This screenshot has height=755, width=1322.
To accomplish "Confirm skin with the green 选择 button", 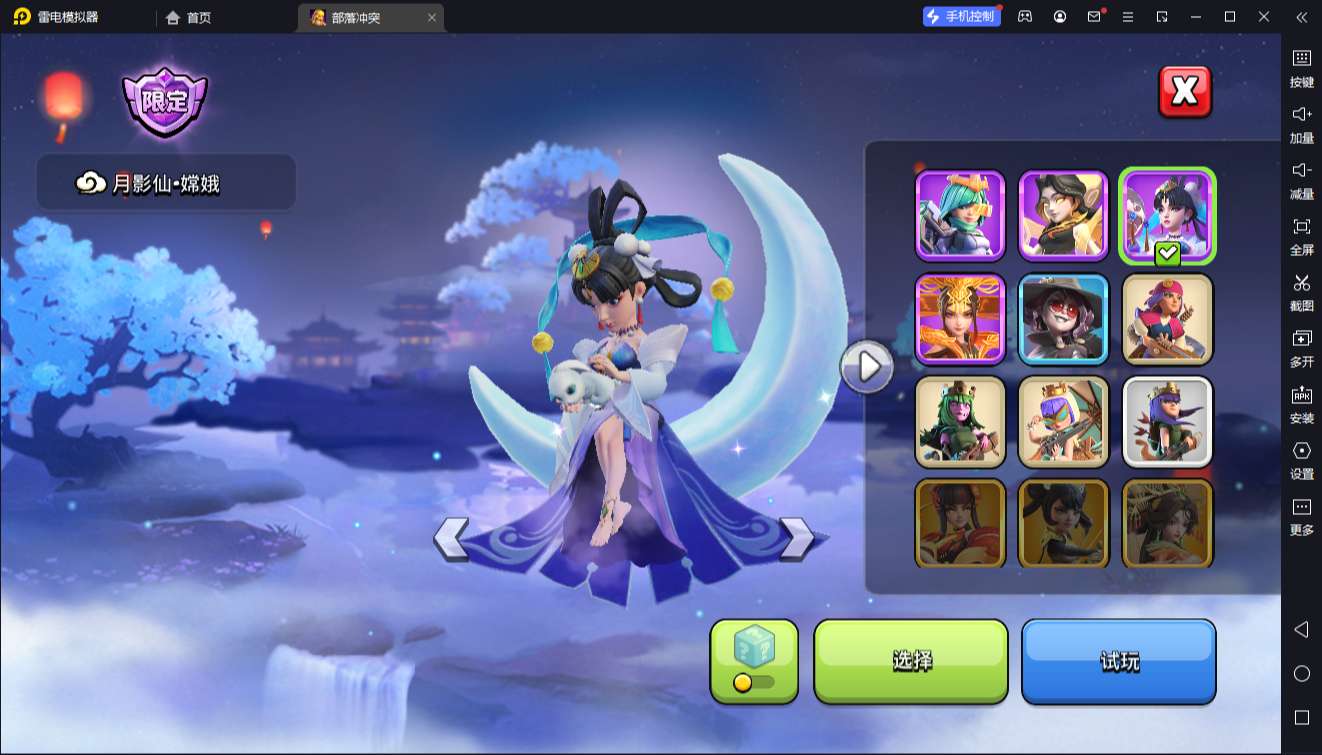I will click(911, 660).
